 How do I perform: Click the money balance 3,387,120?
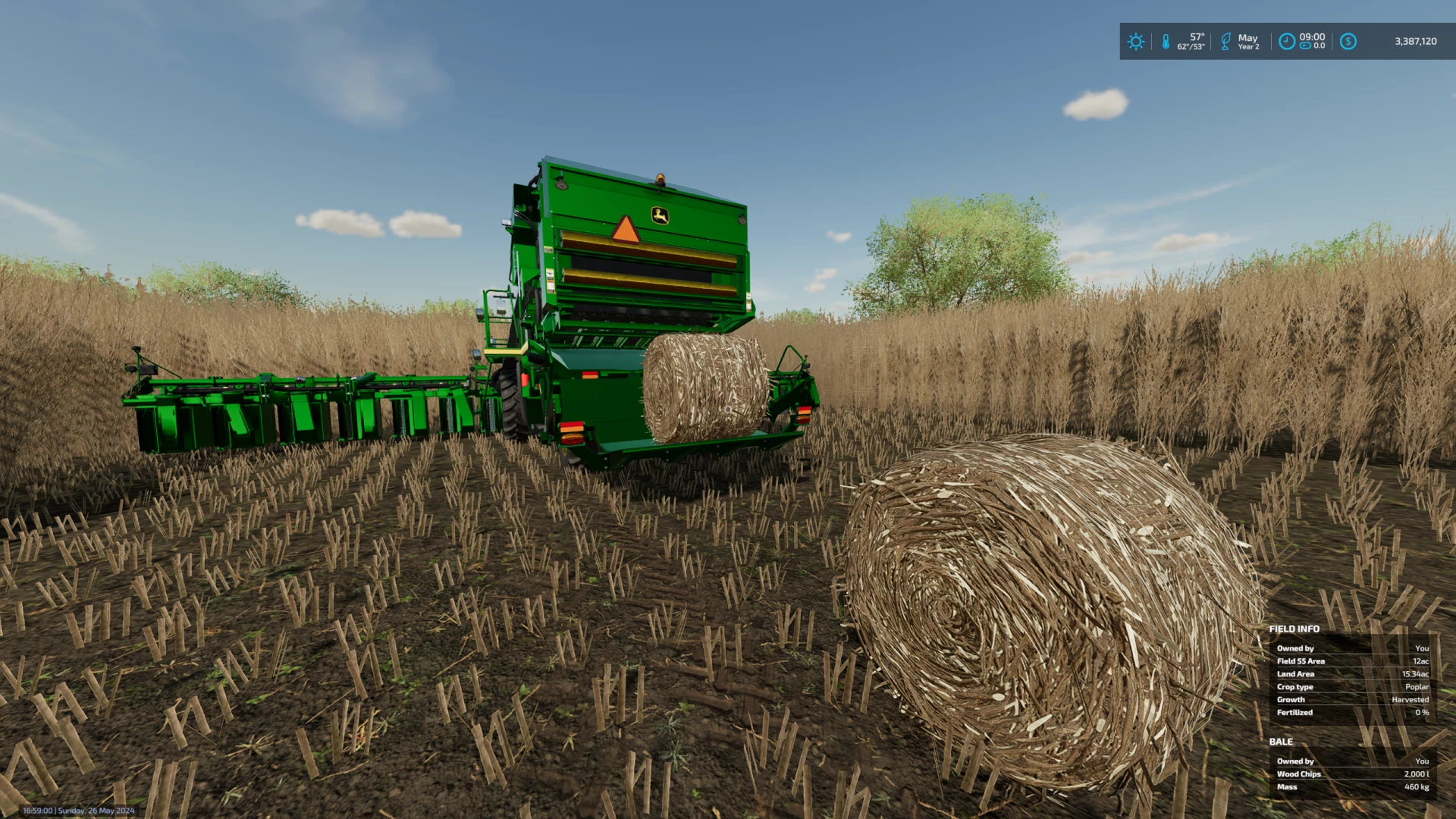coord(1414,42)
